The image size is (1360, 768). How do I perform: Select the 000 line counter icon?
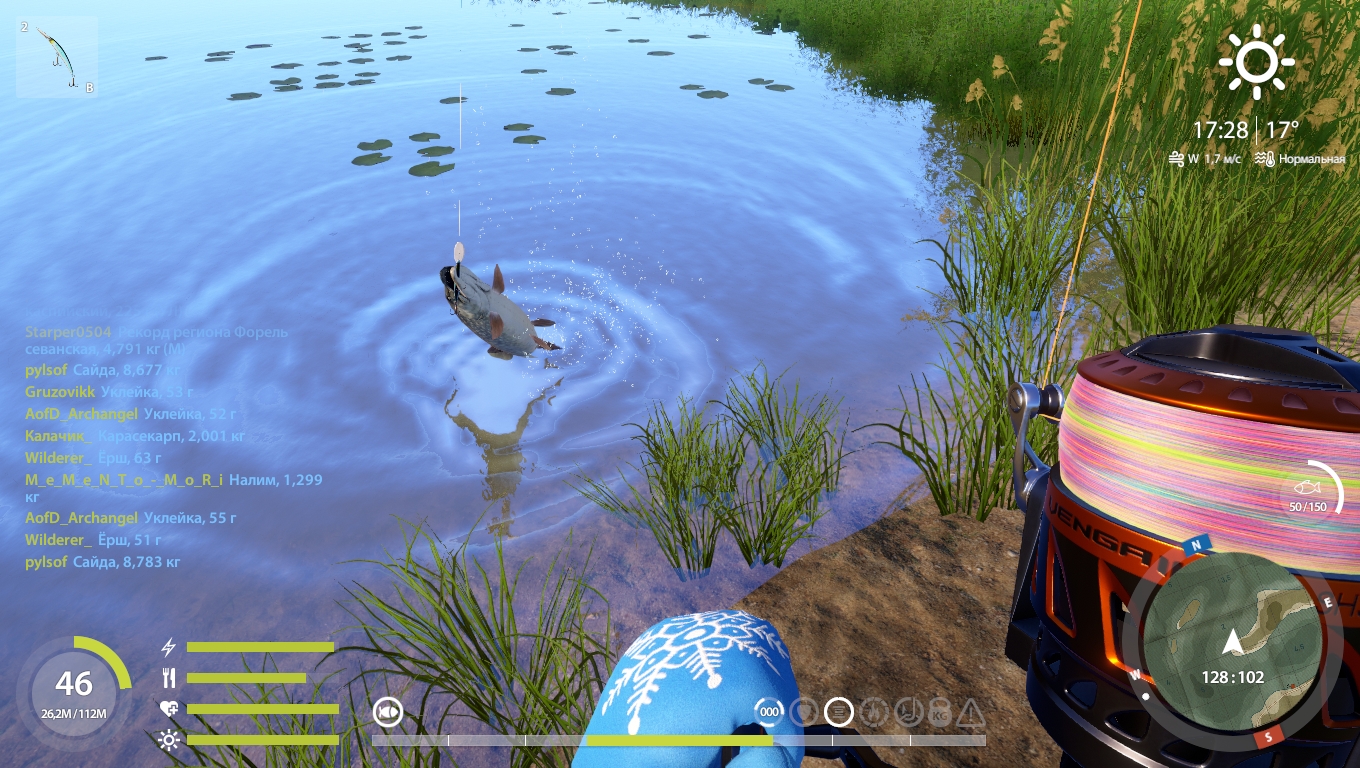point(769,712)
